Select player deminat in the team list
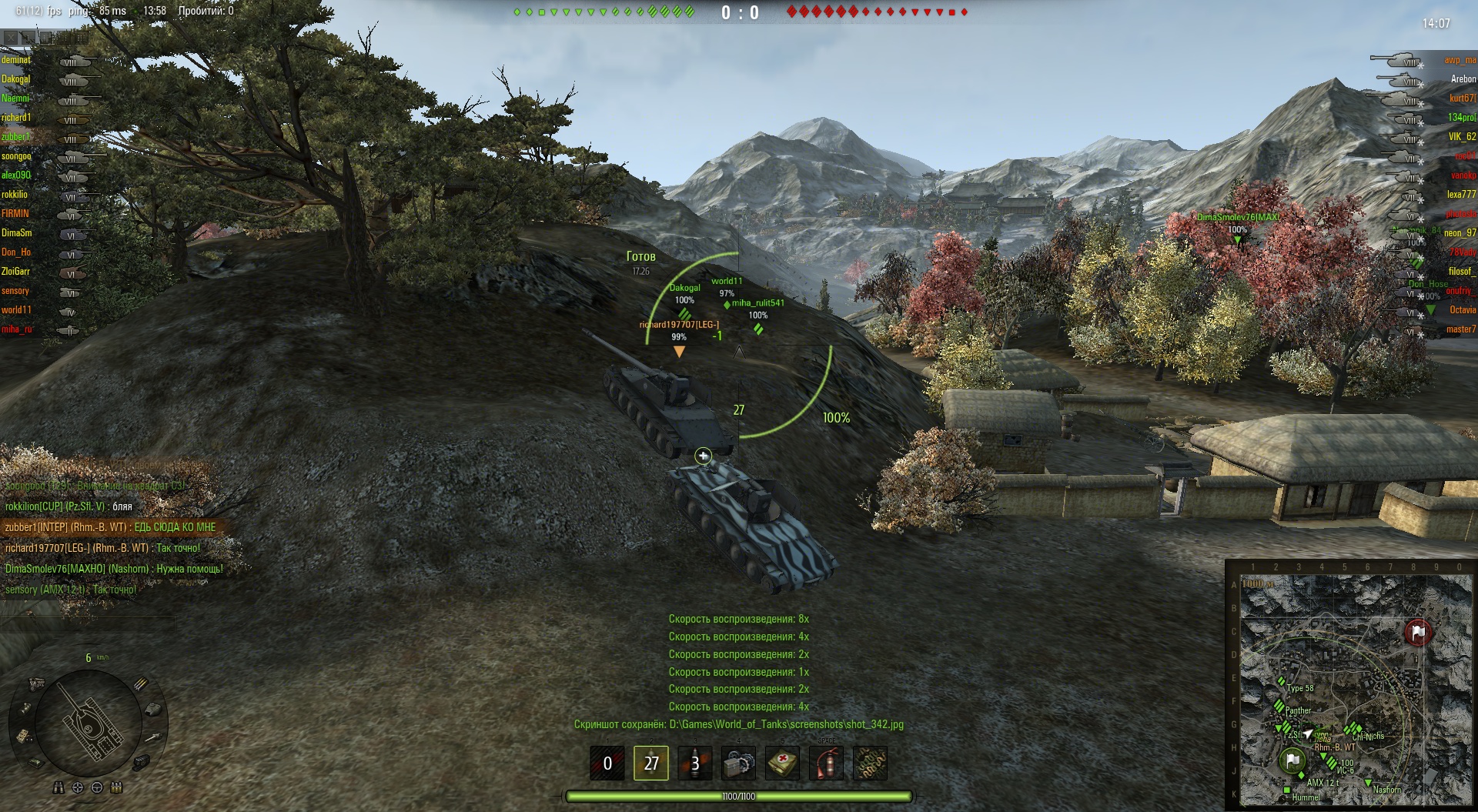The height and width of the screenshot is (812, 1478). coord(16,60)
